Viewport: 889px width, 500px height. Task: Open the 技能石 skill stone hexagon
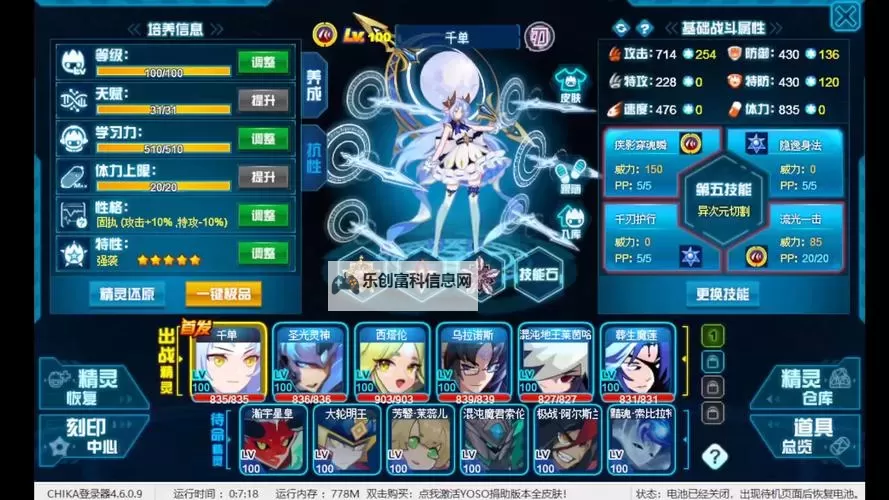coord(539,273)
